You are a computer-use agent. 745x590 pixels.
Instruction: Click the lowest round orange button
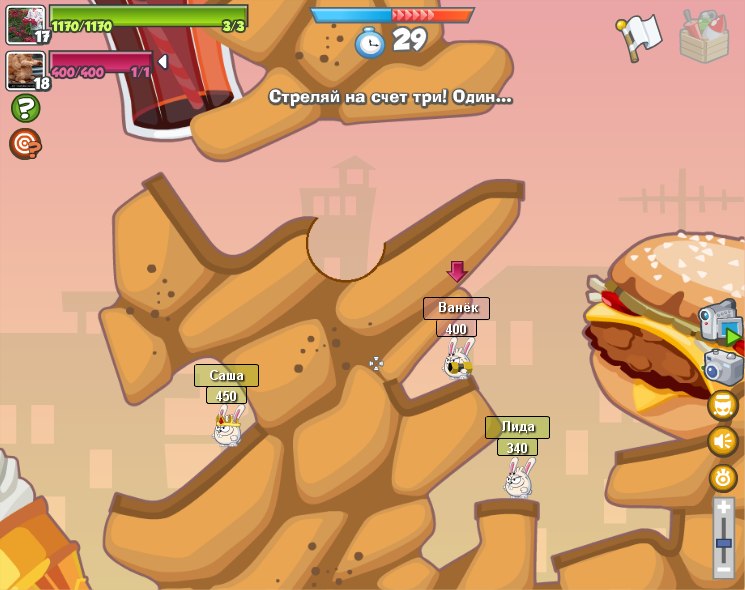coord(723,477)
